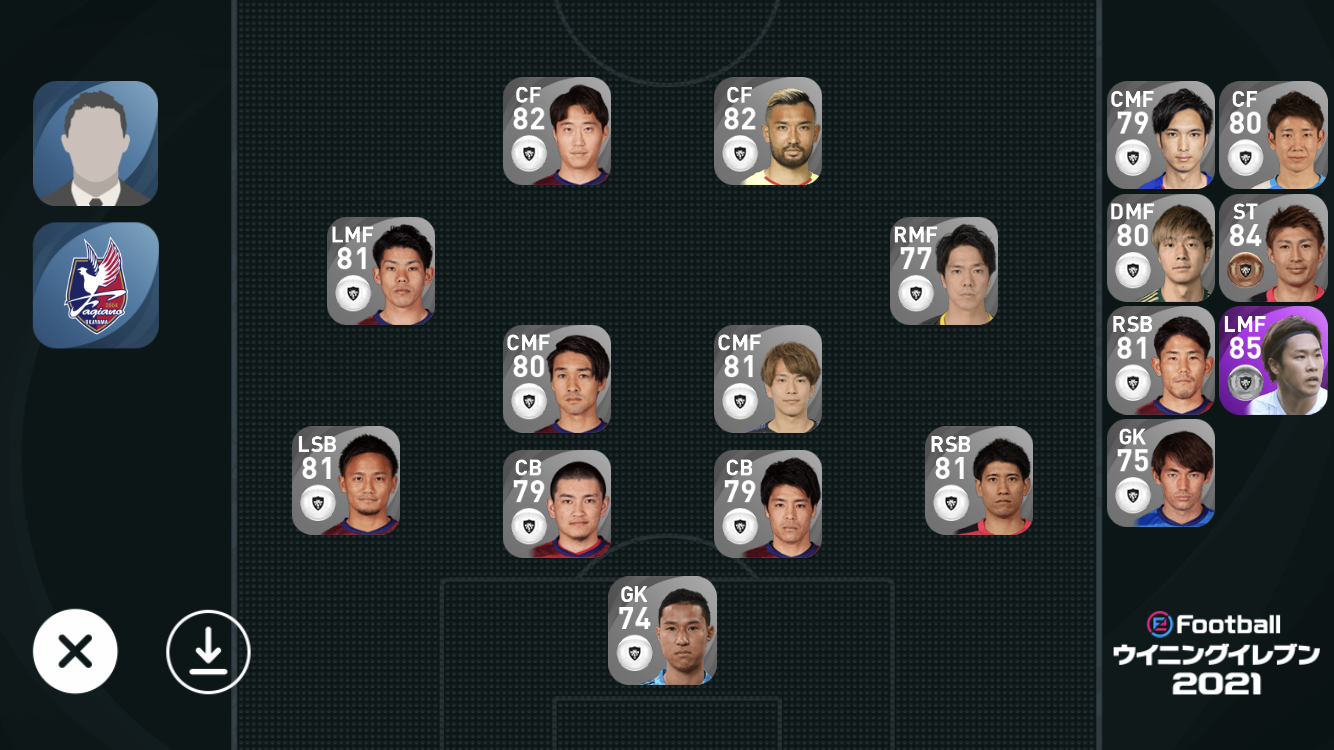The width and height of the screenshot is (1334, 750).
Task: Open the manager silhouette tile
Action: tap(96, 143)
